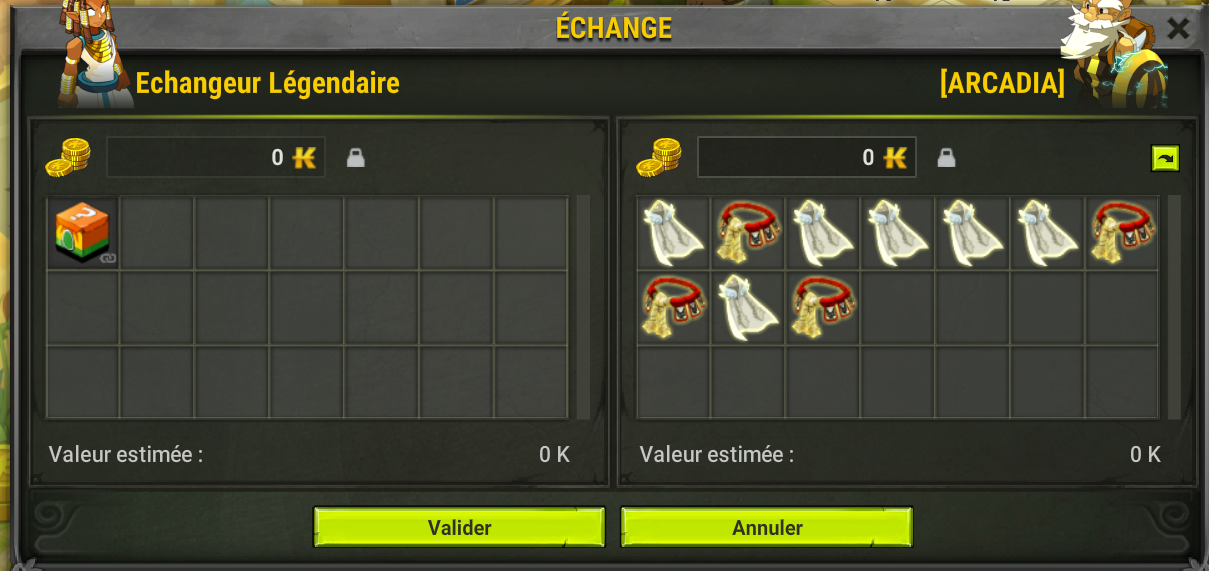Close the Échange window
The height and width of the screenshot is (571, 1209).
pyautogui.click(x=1178, y=28)
